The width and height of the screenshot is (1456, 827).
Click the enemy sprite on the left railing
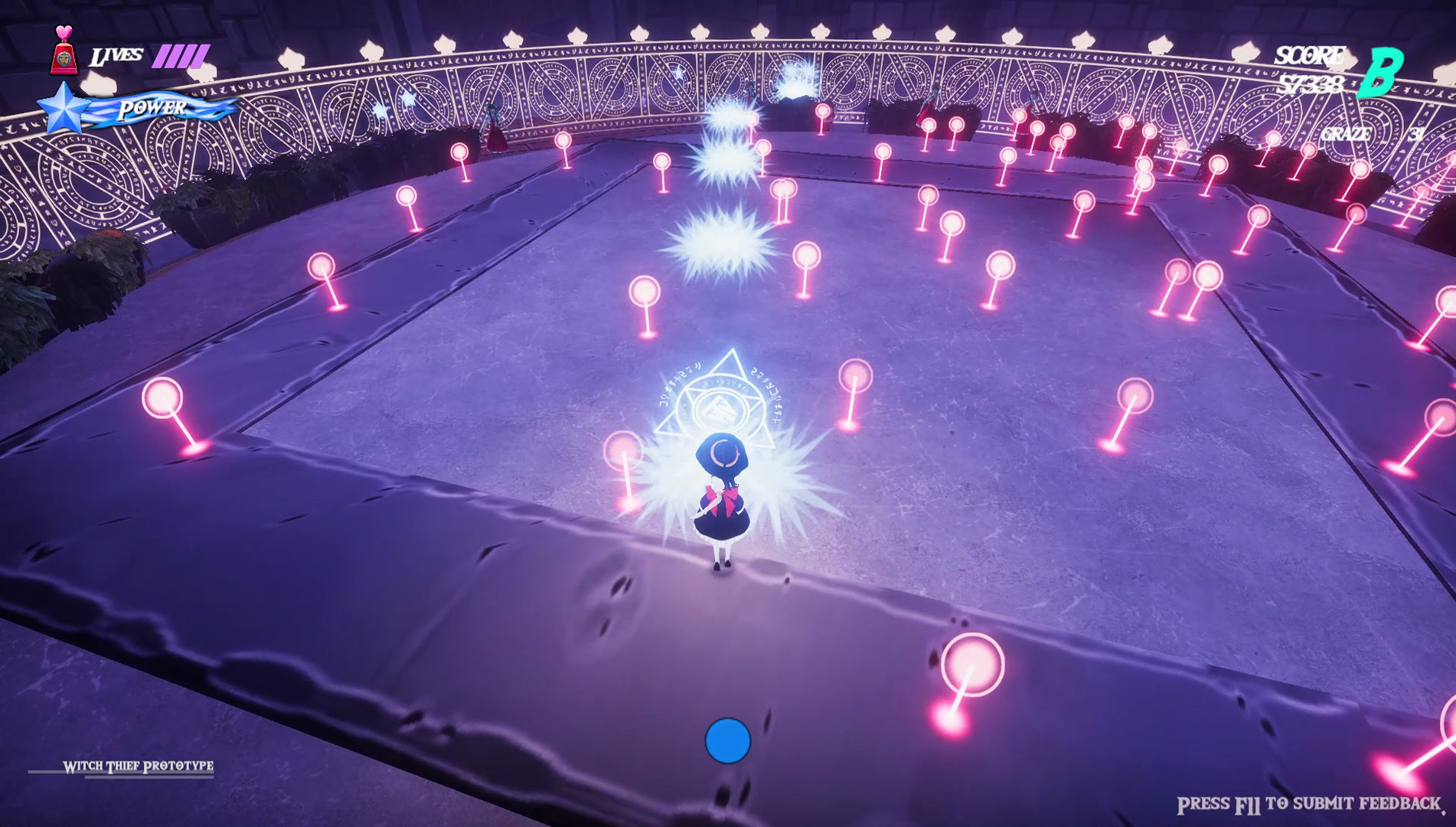[495, 126]
